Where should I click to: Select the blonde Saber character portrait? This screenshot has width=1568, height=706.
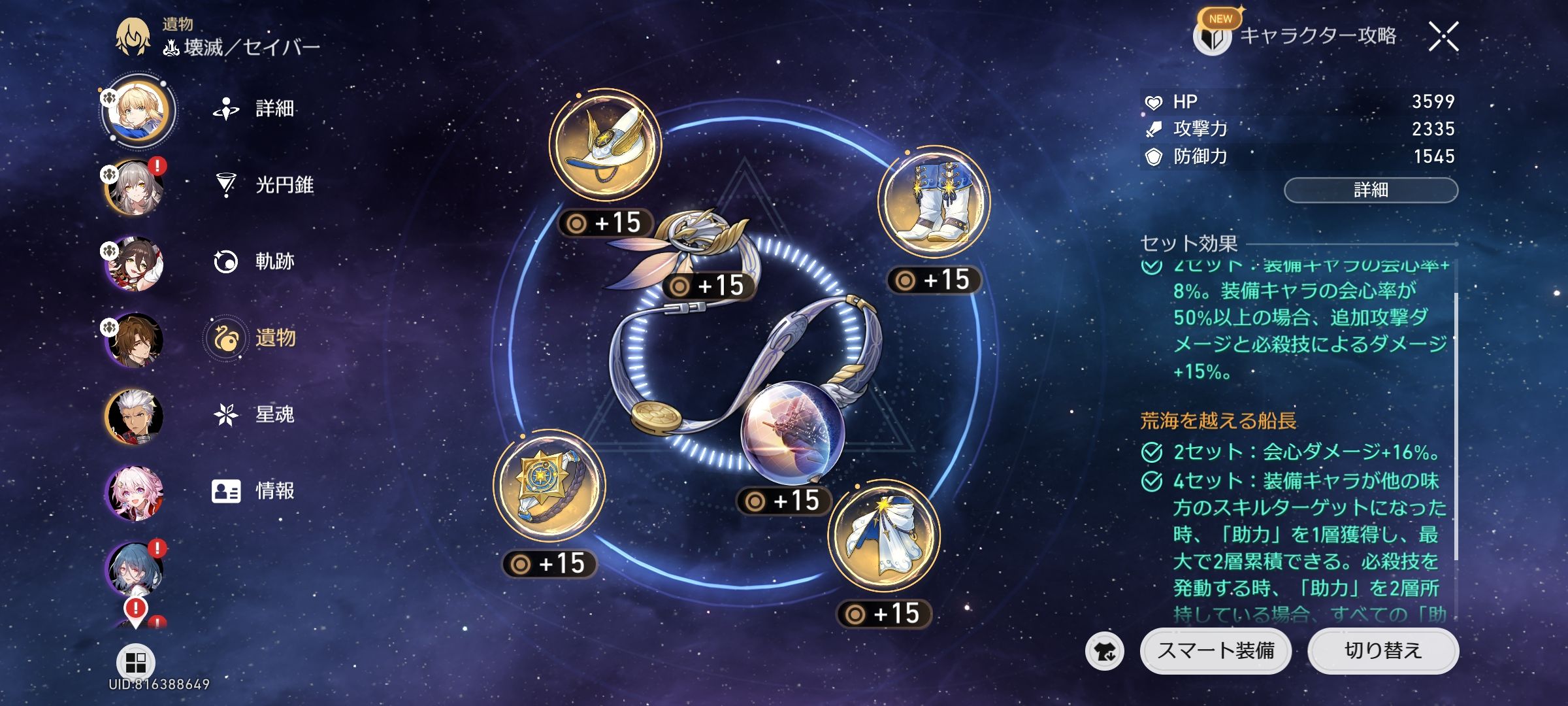click(x=136, y=111)
